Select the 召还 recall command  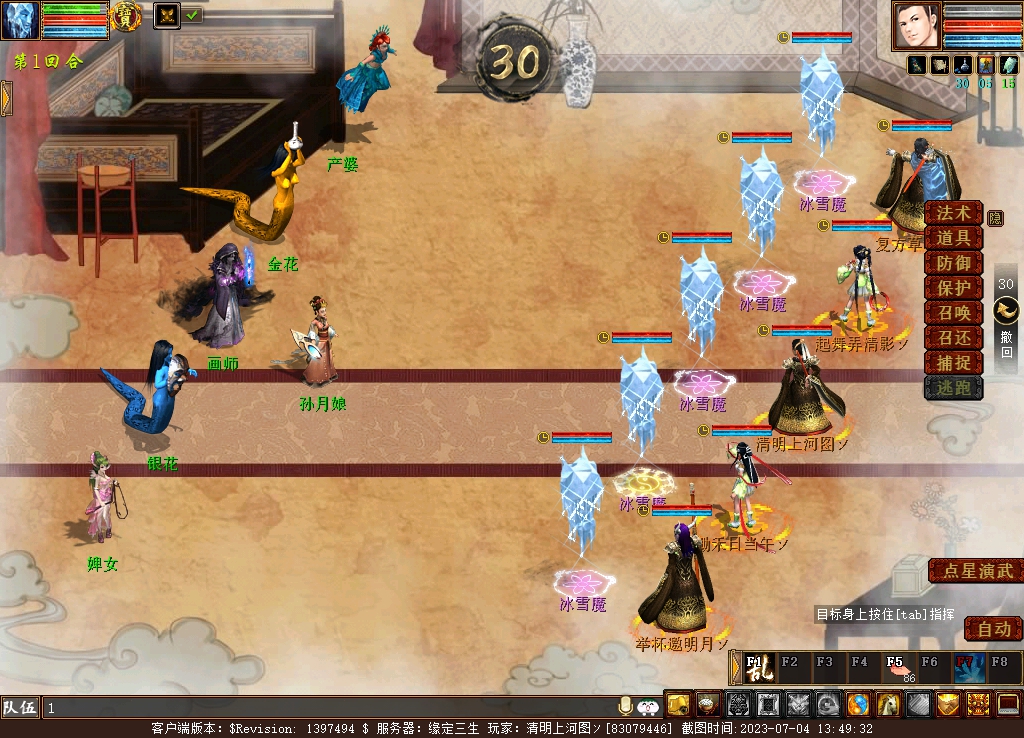pyautogui.click(x=952, y=338)
